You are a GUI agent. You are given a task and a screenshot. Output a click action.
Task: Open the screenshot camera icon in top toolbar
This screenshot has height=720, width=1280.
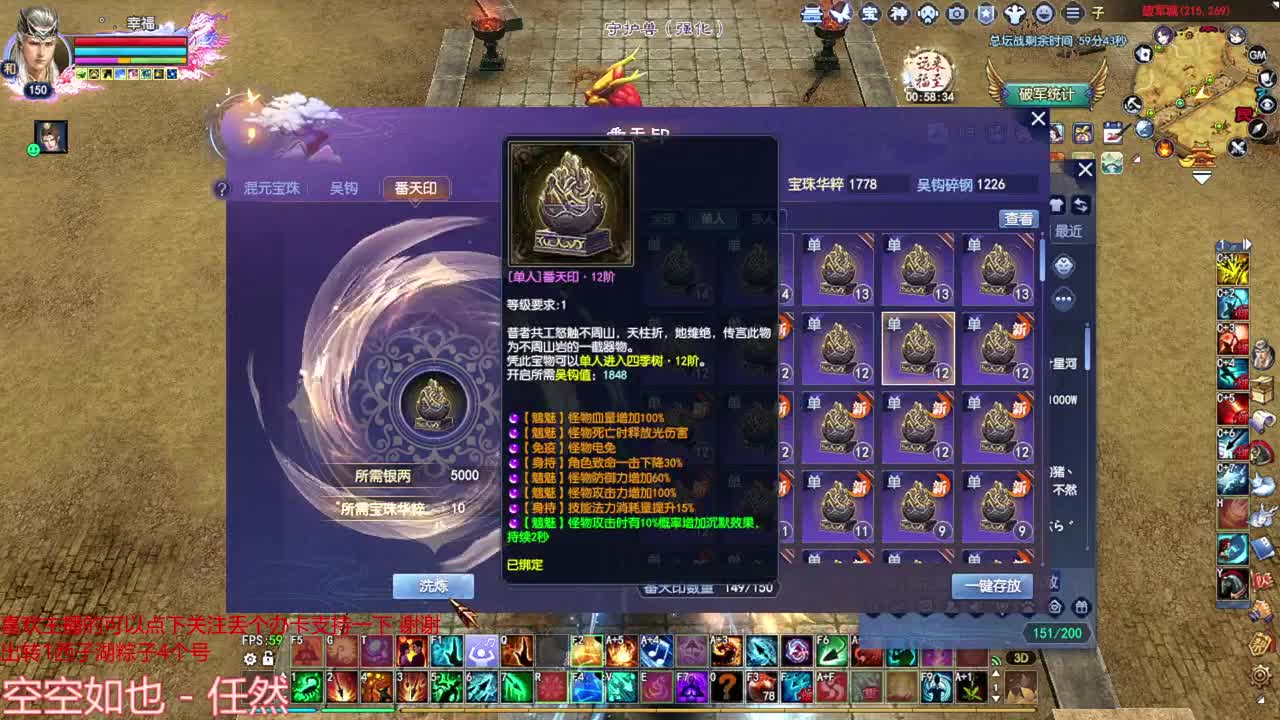click(x=955, y=14)
